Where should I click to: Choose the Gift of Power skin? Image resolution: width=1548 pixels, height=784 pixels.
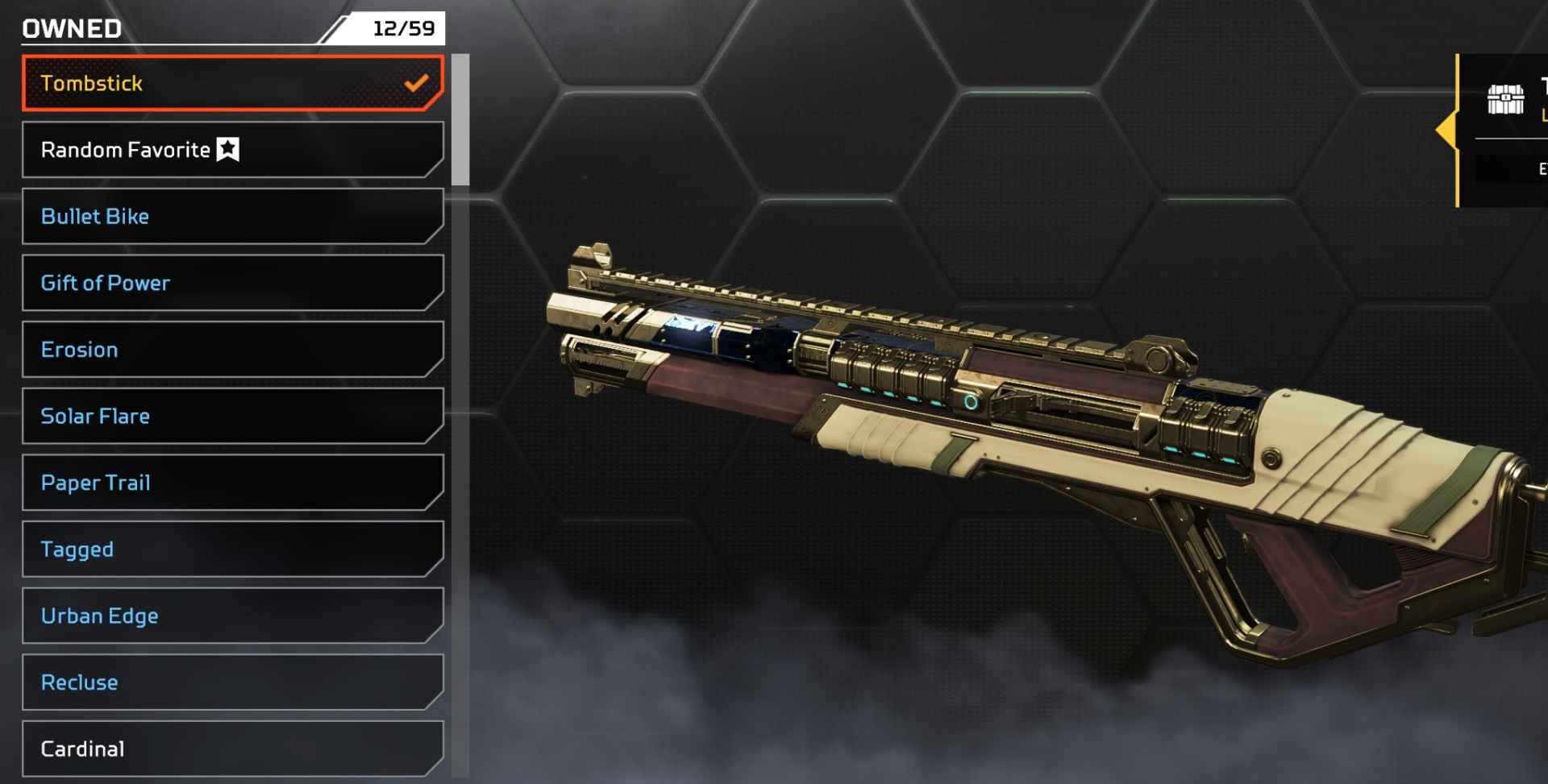click(231, 282)
